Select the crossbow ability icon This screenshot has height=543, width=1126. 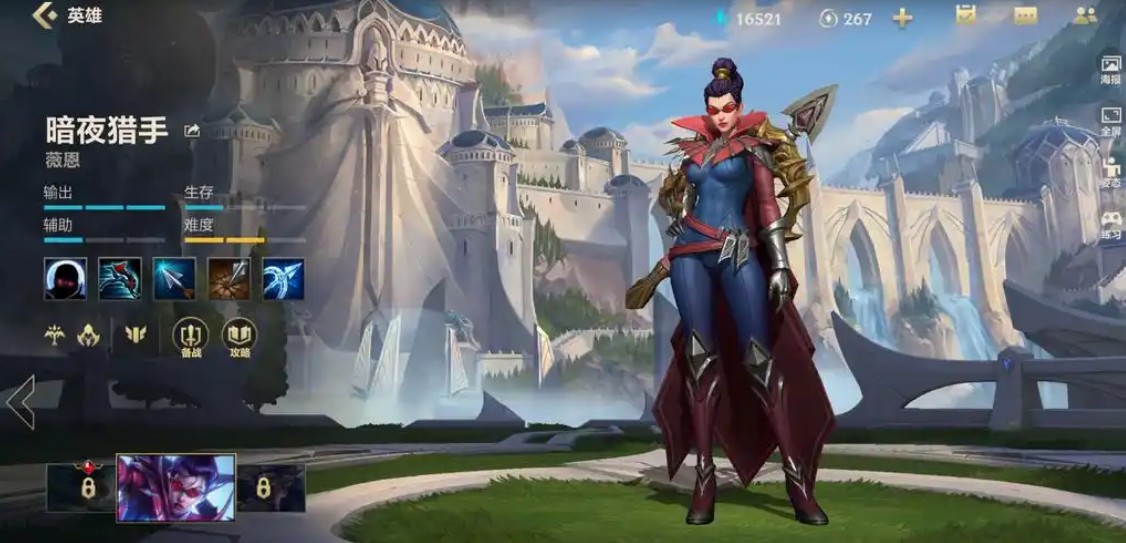pyautogui.click(x=120, y=278)
